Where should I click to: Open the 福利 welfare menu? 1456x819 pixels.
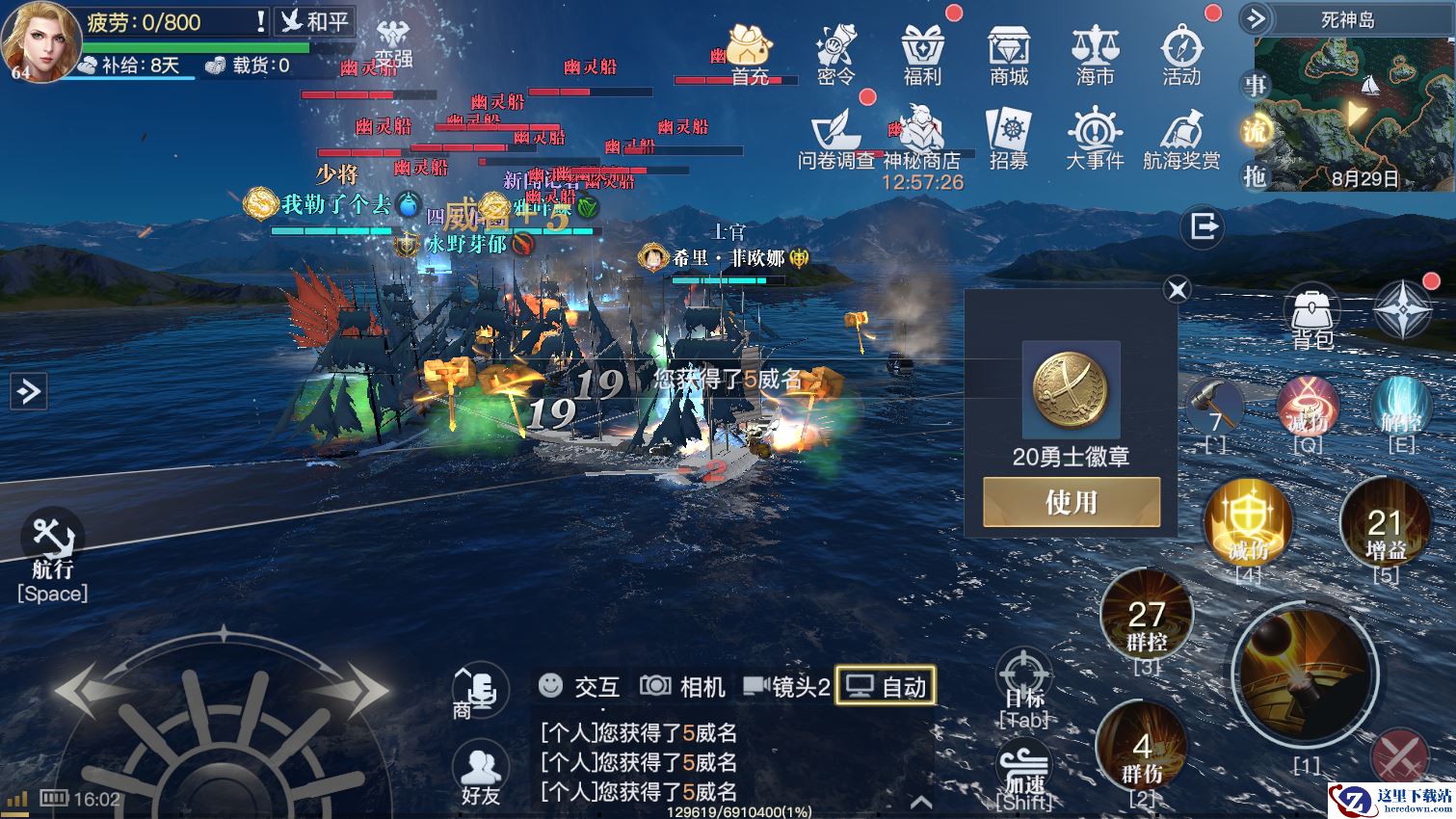tap(922, 54)
